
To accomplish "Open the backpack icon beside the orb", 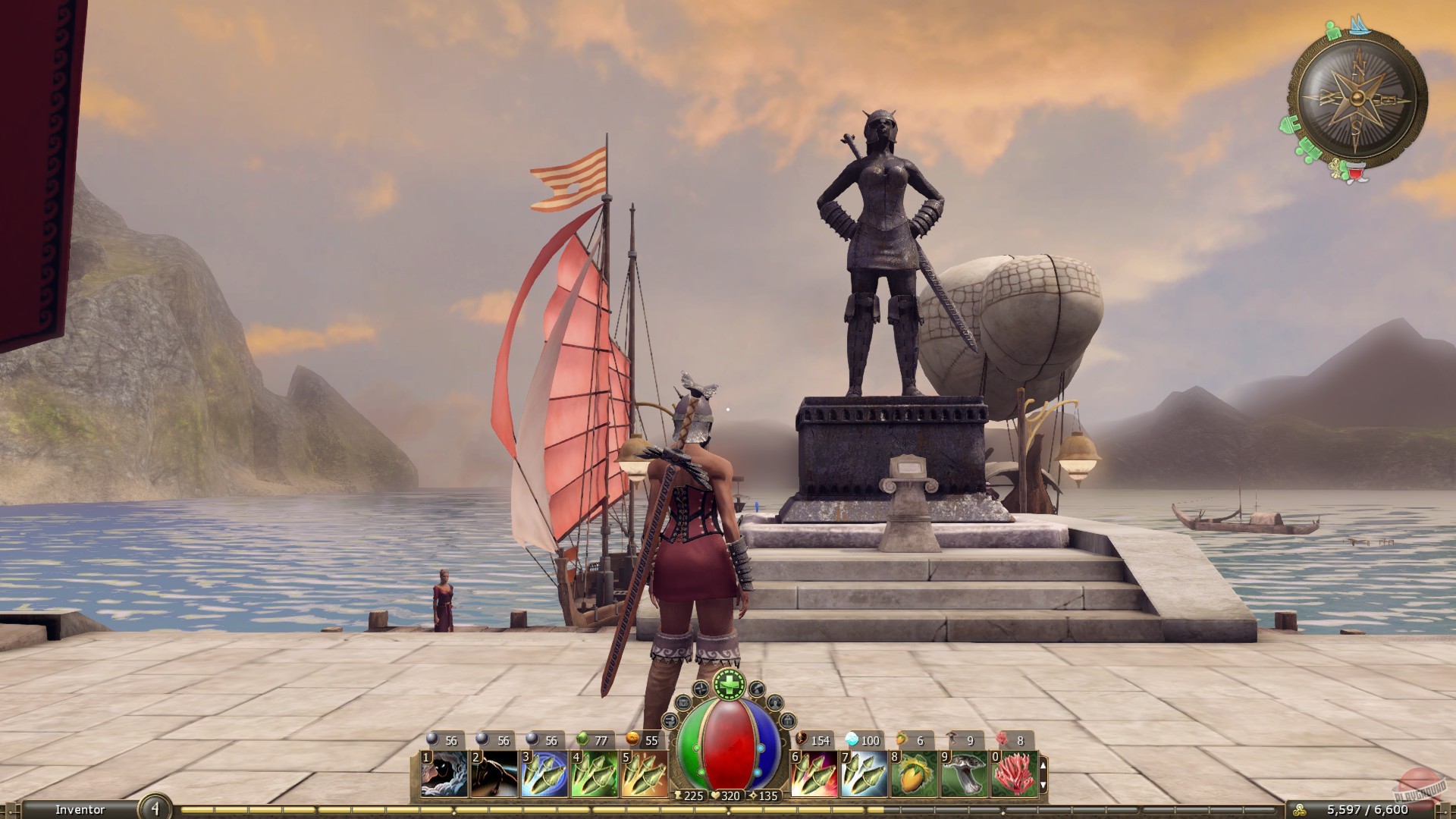I will point(683,703).
